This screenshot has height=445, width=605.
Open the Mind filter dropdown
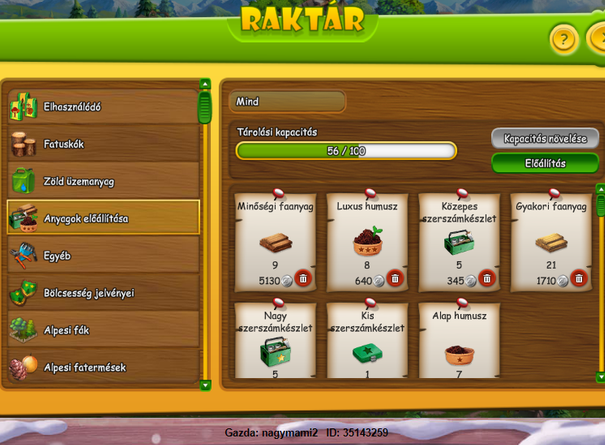coord(287,102)
